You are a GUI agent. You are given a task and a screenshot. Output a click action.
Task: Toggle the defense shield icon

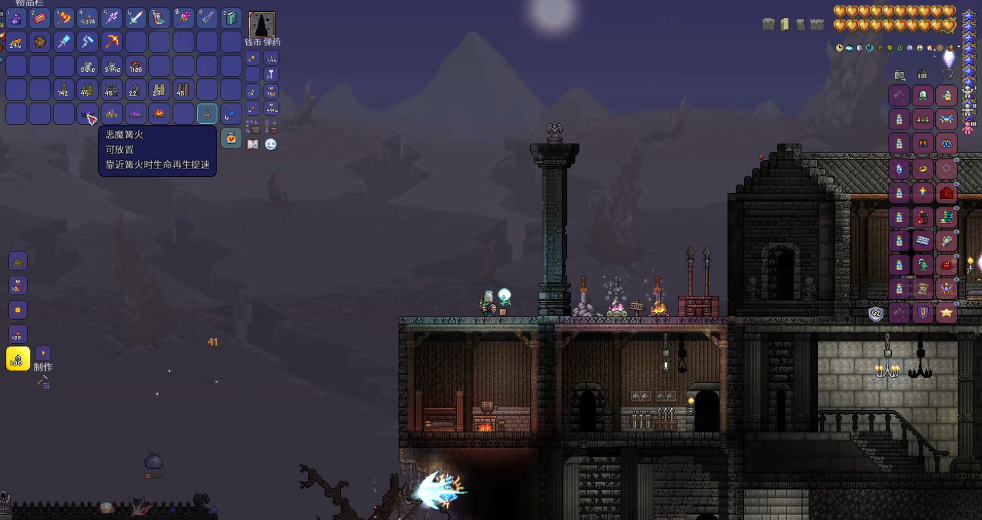pyautogui.click(x=876, y=313)
